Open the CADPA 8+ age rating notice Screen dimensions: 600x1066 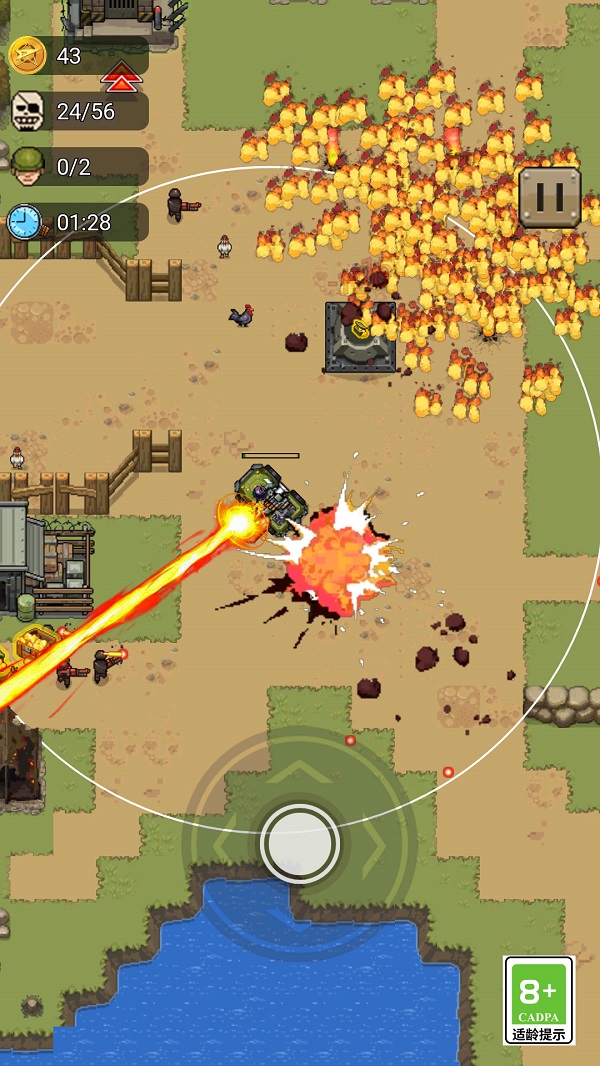point(539,1000)
